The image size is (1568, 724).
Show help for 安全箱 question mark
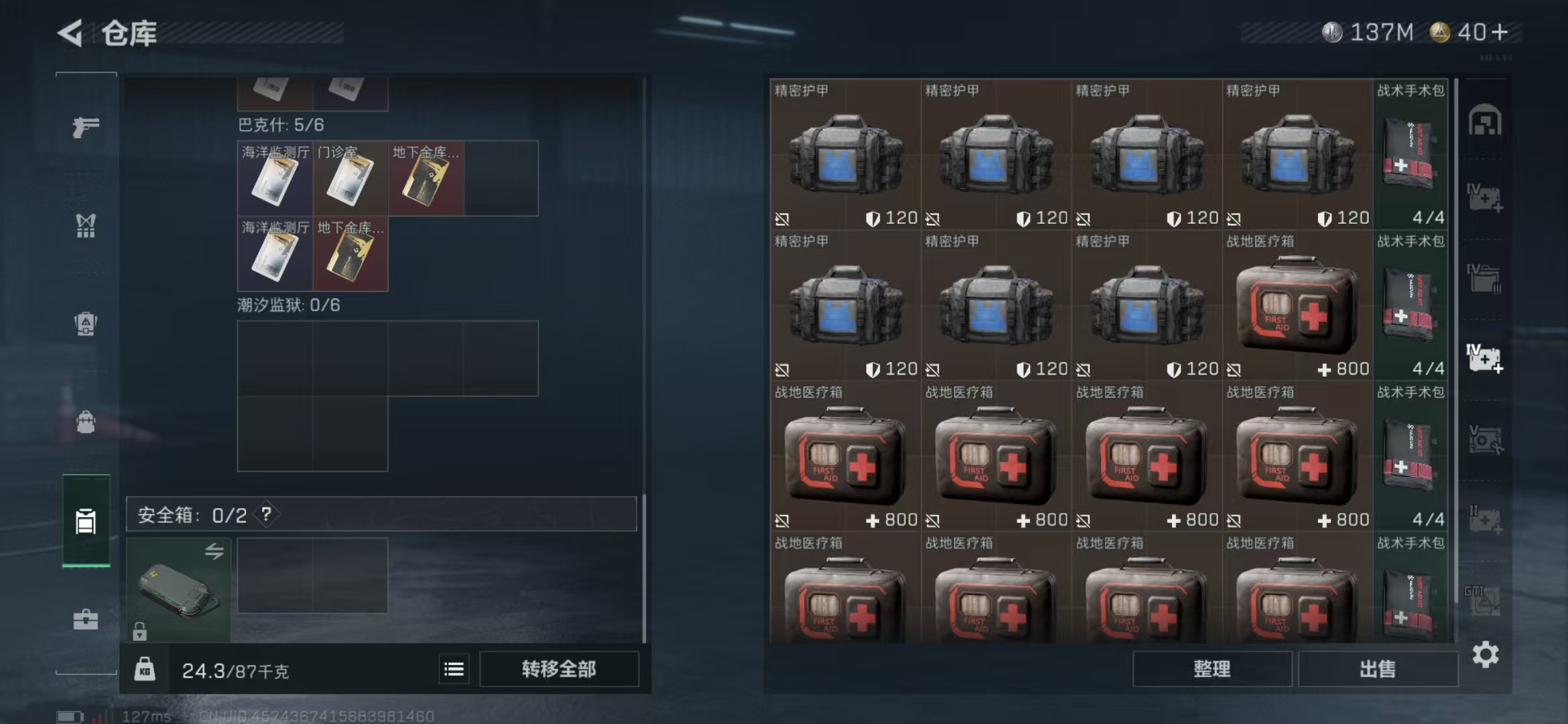[x=267, y=515]
